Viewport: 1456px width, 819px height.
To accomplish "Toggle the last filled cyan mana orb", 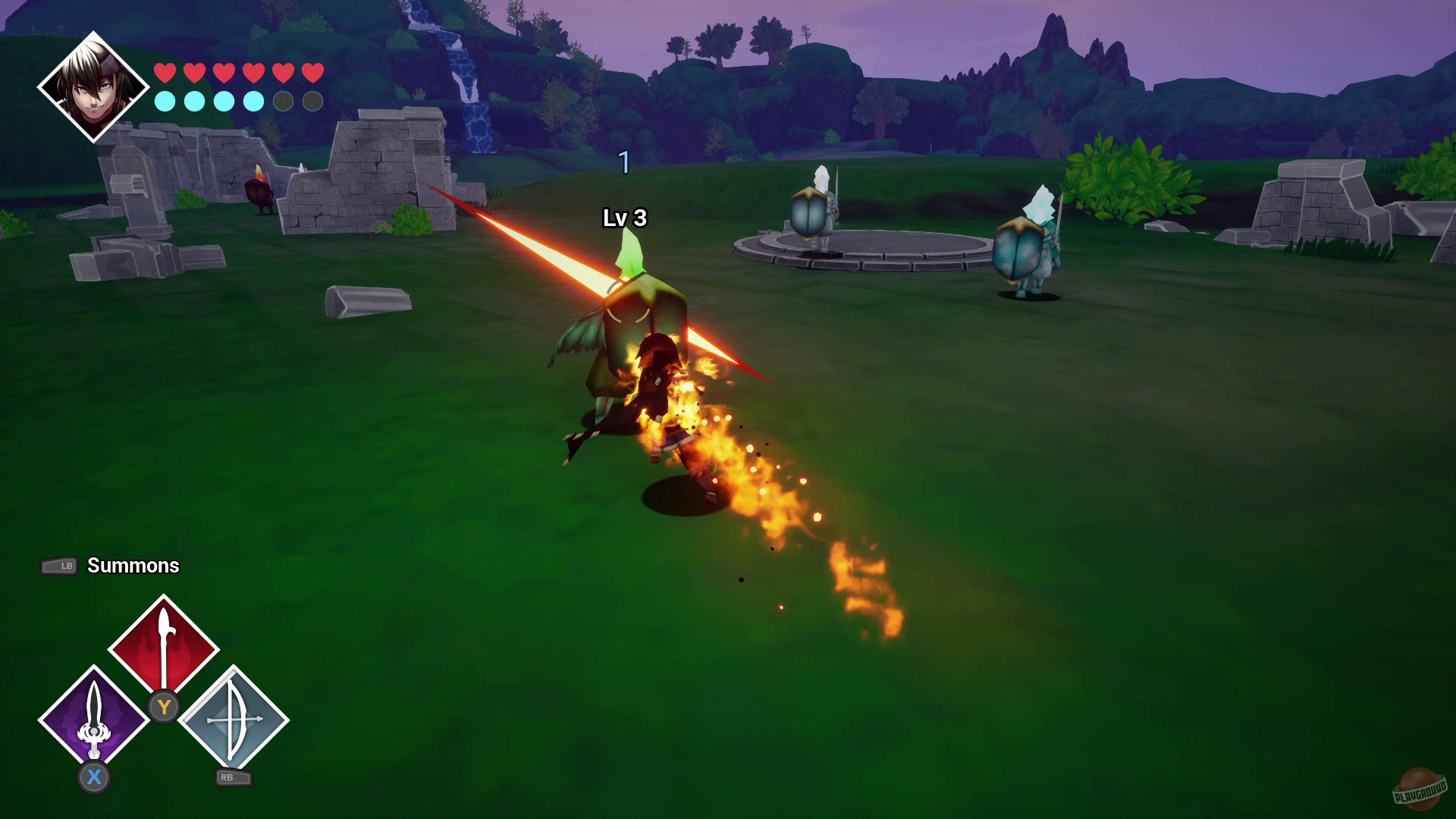I will pyautogui.click(x=253, y=101).
